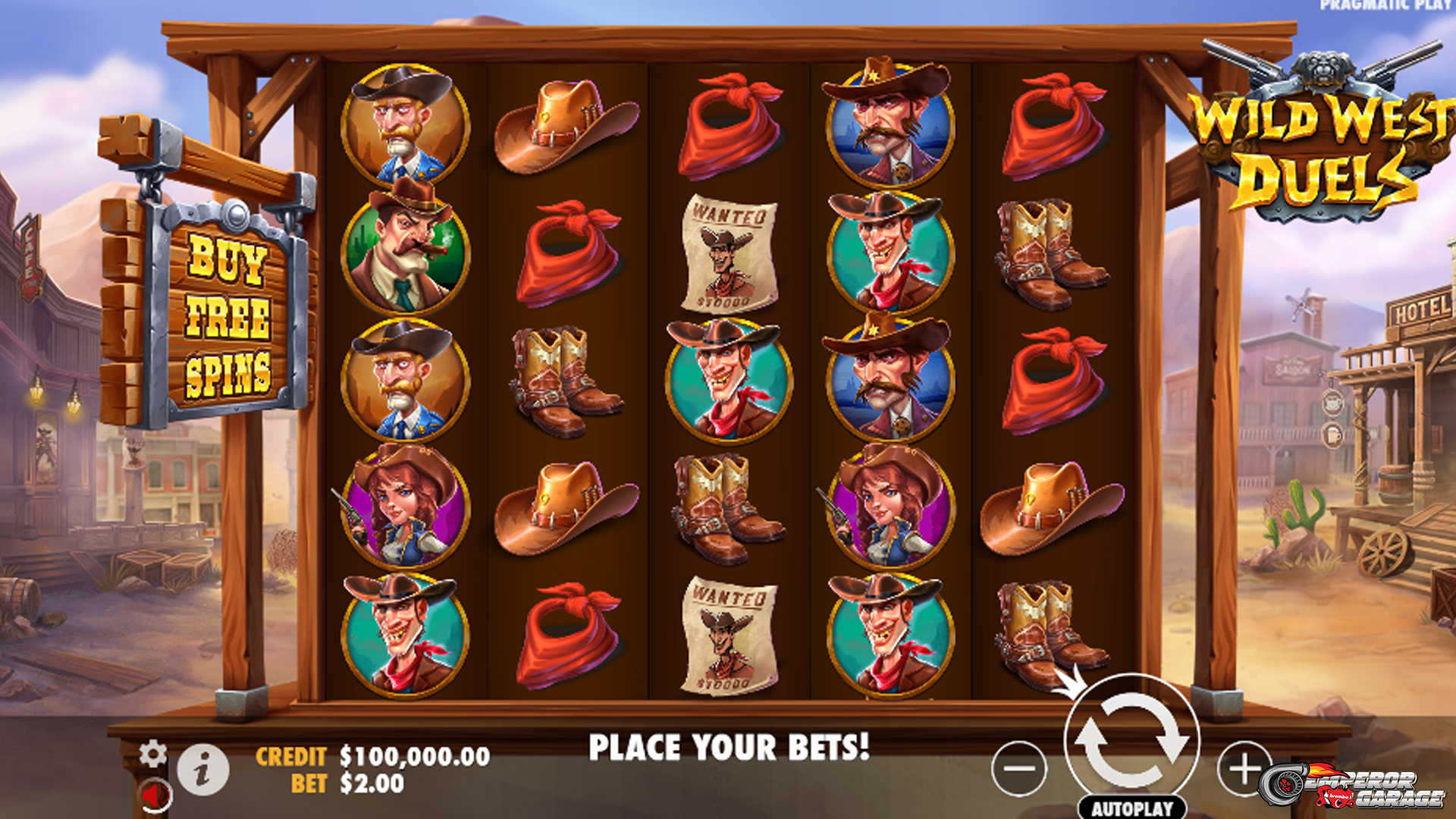Open the Autoplay options
1456x819 pixels.
[x=1131, y=808]
